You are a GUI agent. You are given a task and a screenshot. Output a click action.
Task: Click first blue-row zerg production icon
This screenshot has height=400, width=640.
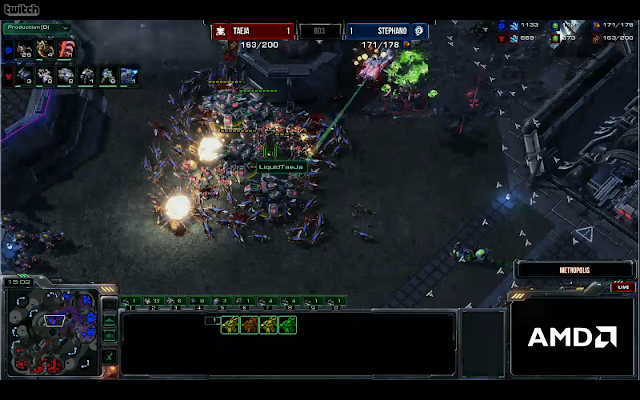[23, 49]
